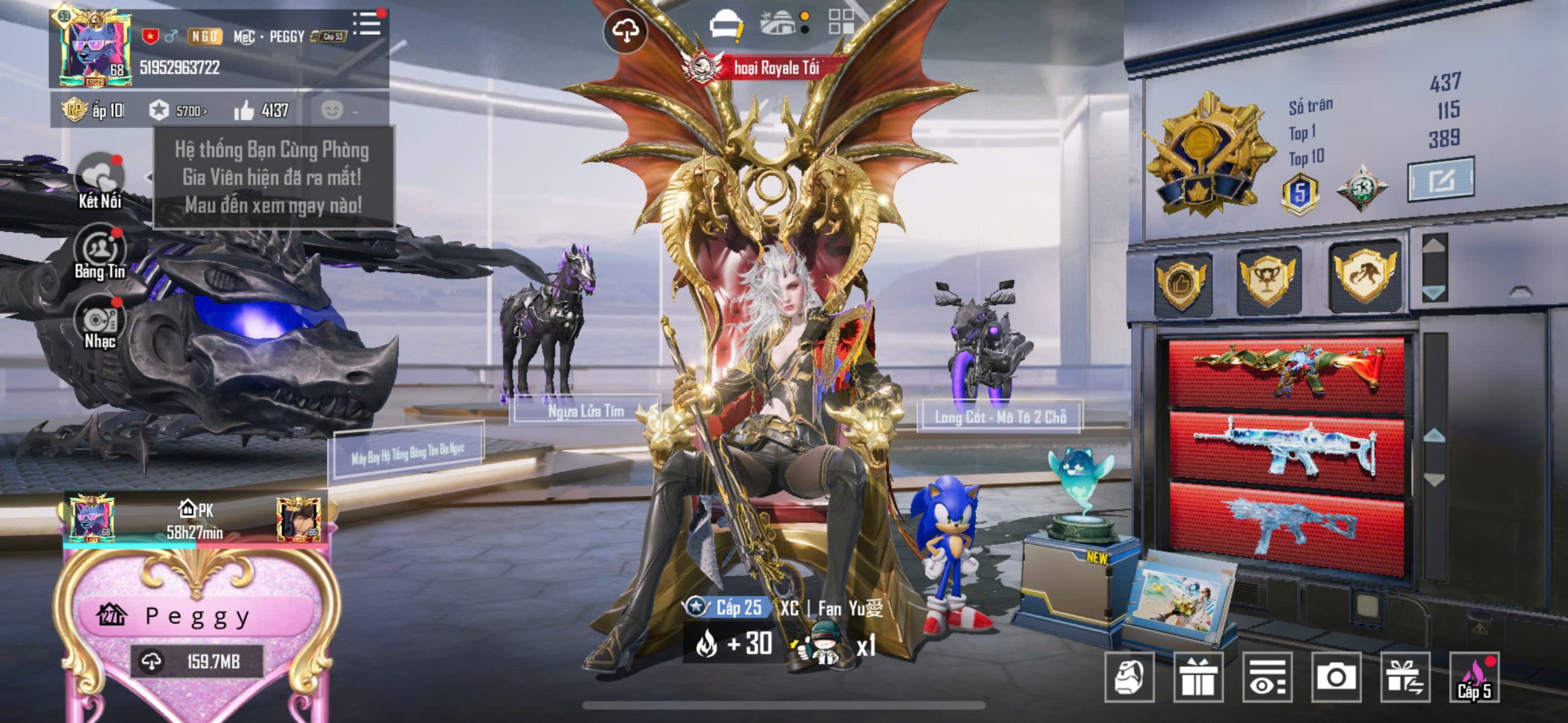Select the trophy achievement badge
Viewport: 1568px width, 723px height.
point(1267,279)
